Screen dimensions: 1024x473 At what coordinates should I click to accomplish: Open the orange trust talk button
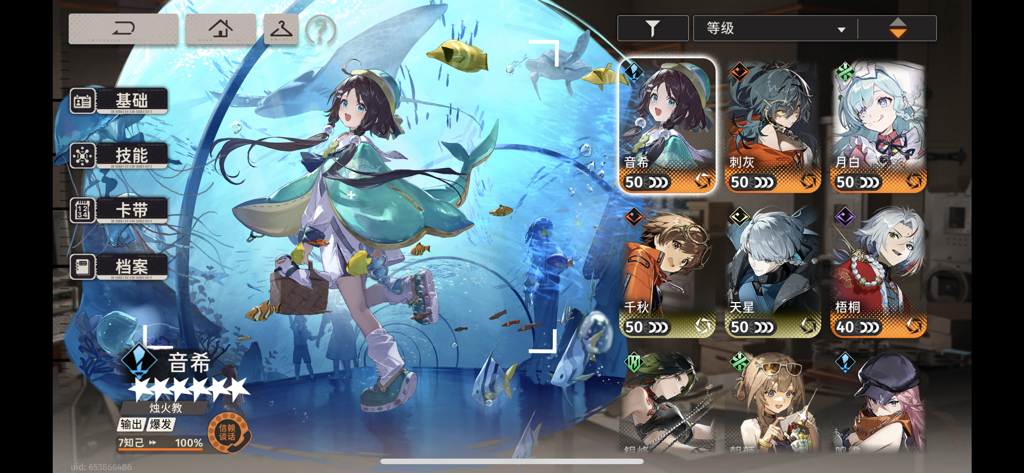pos(227,432)
